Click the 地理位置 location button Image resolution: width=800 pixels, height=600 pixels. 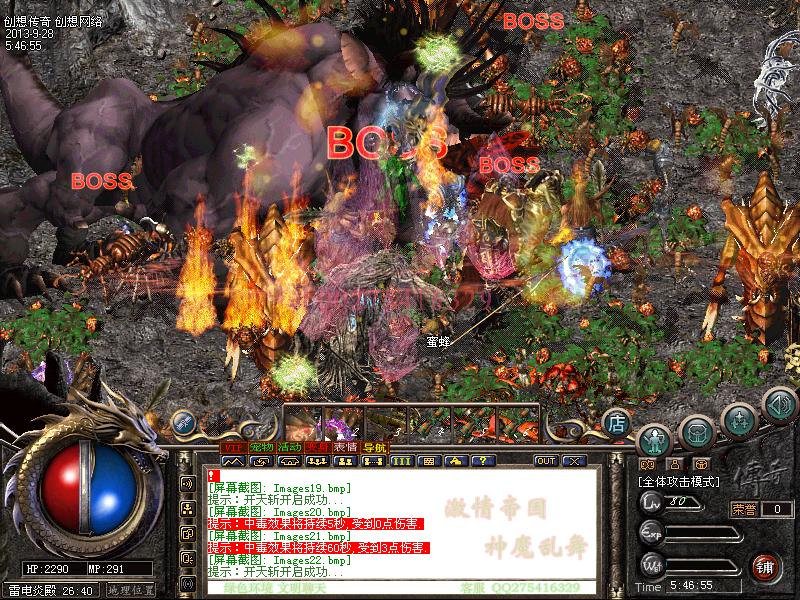(130, 590)
